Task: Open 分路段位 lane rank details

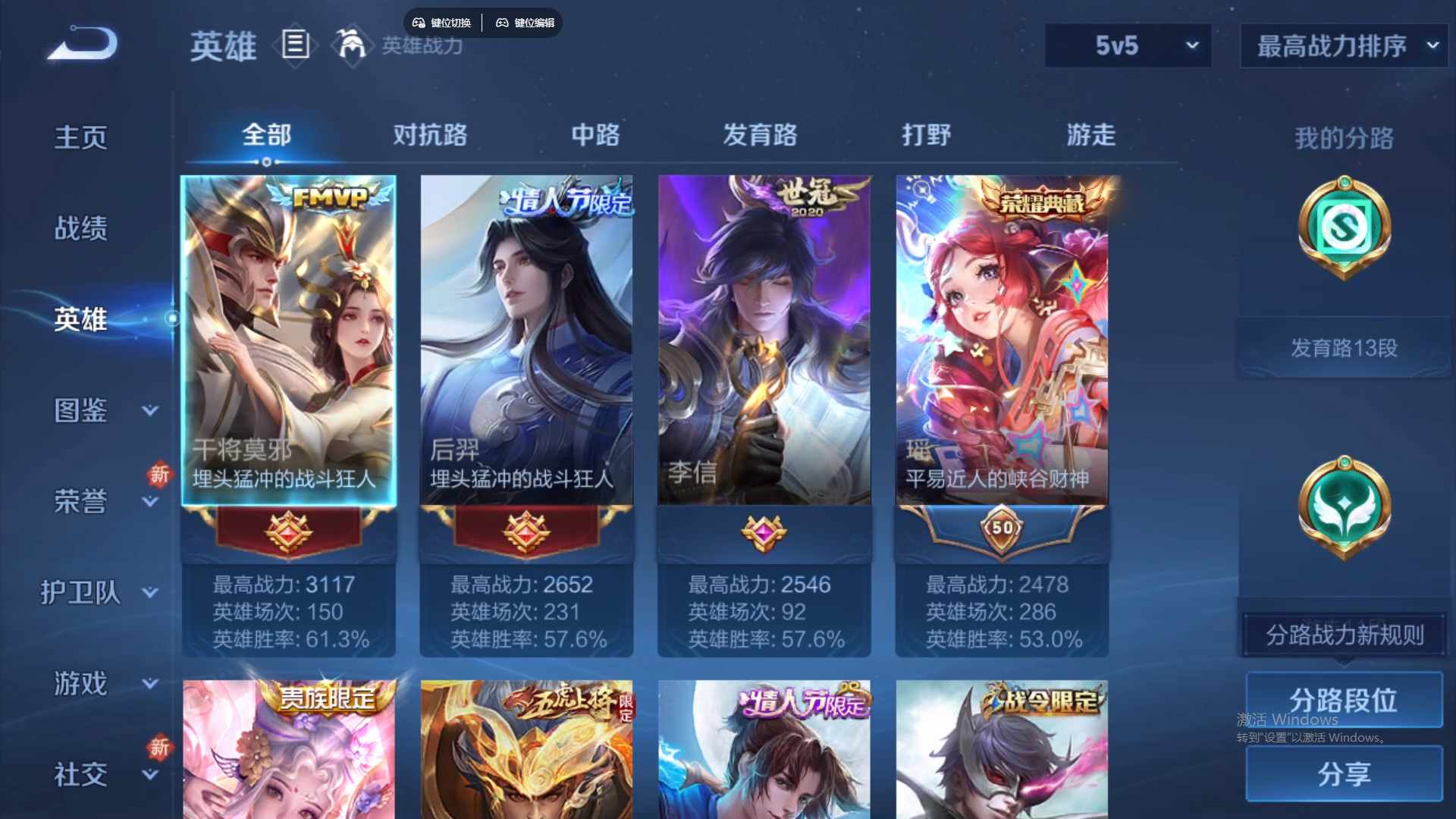Action: point(1344,700)
